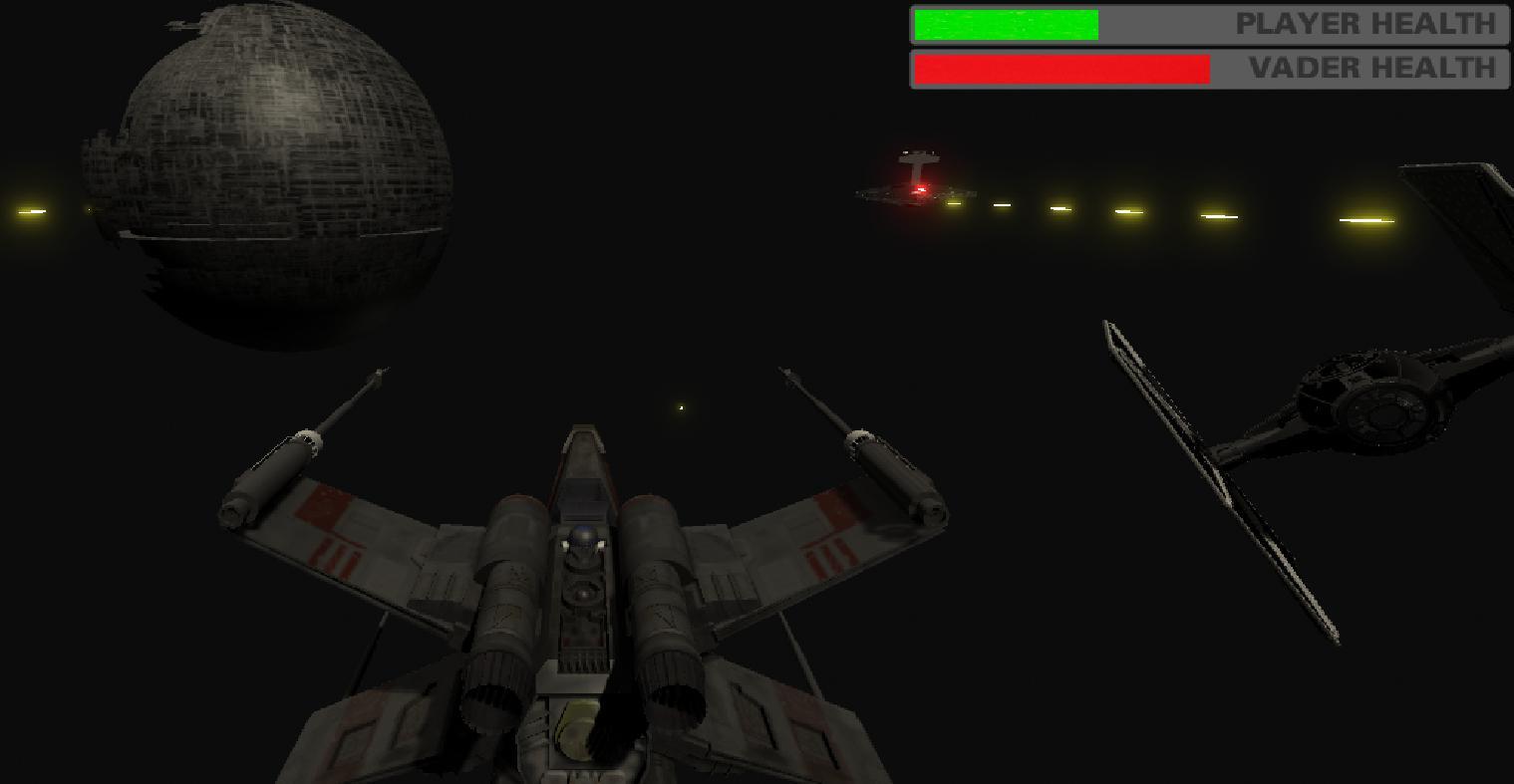Click the TIE wing panel at top right
Screen dimensions: 1514x784
(x=1455, y=199)
